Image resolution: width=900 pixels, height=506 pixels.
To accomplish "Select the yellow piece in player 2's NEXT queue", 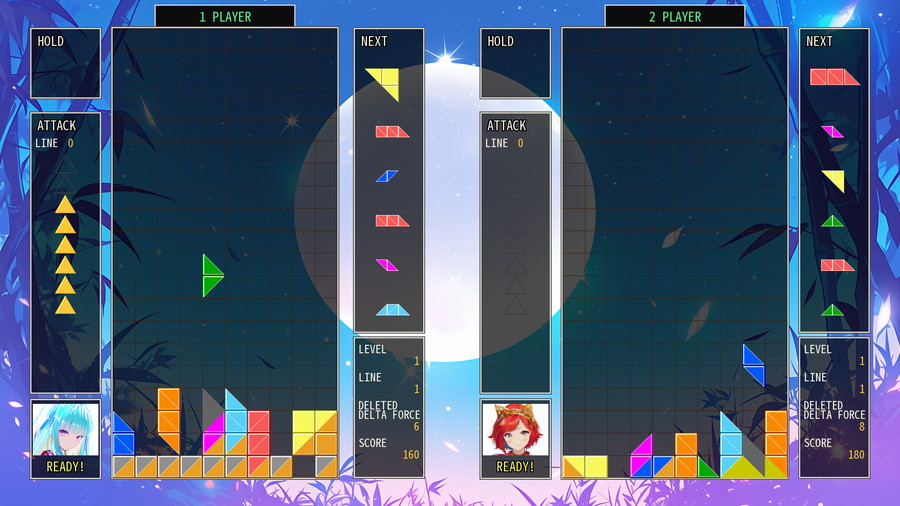I will tap(834, 180).
